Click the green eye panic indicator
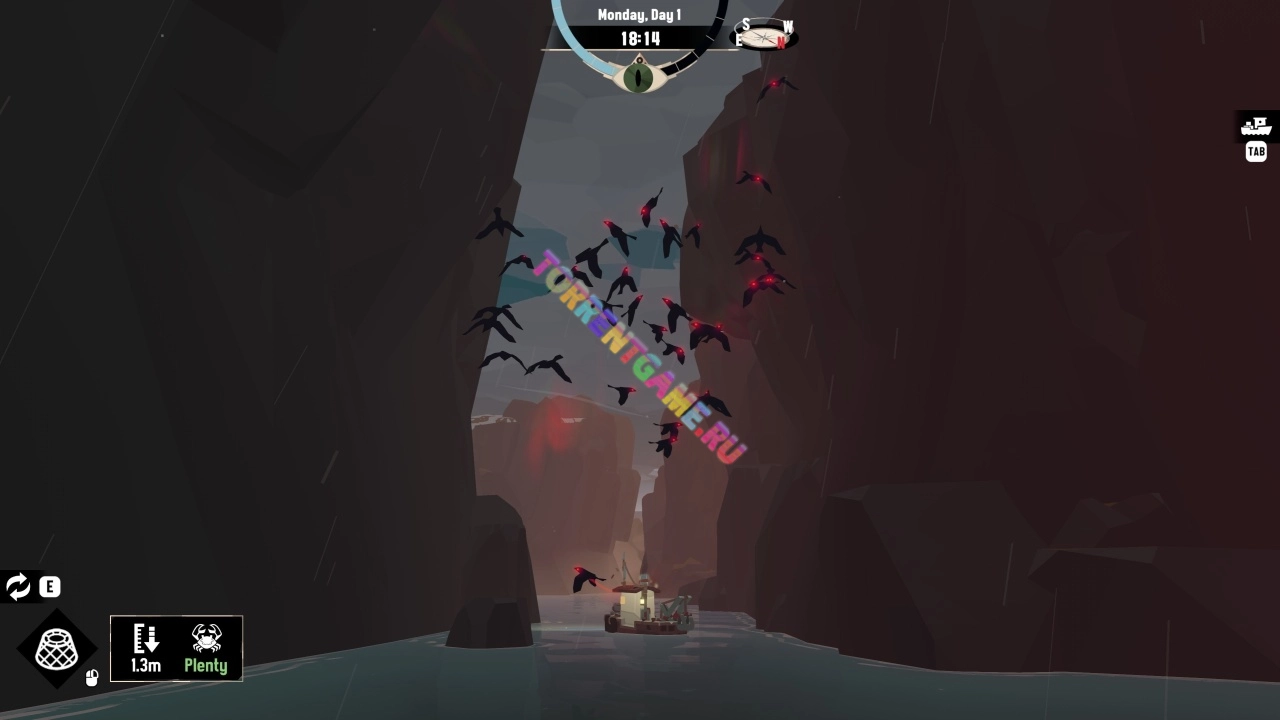1280x720 pixels. pyautogui.click(x=638, y=76)
